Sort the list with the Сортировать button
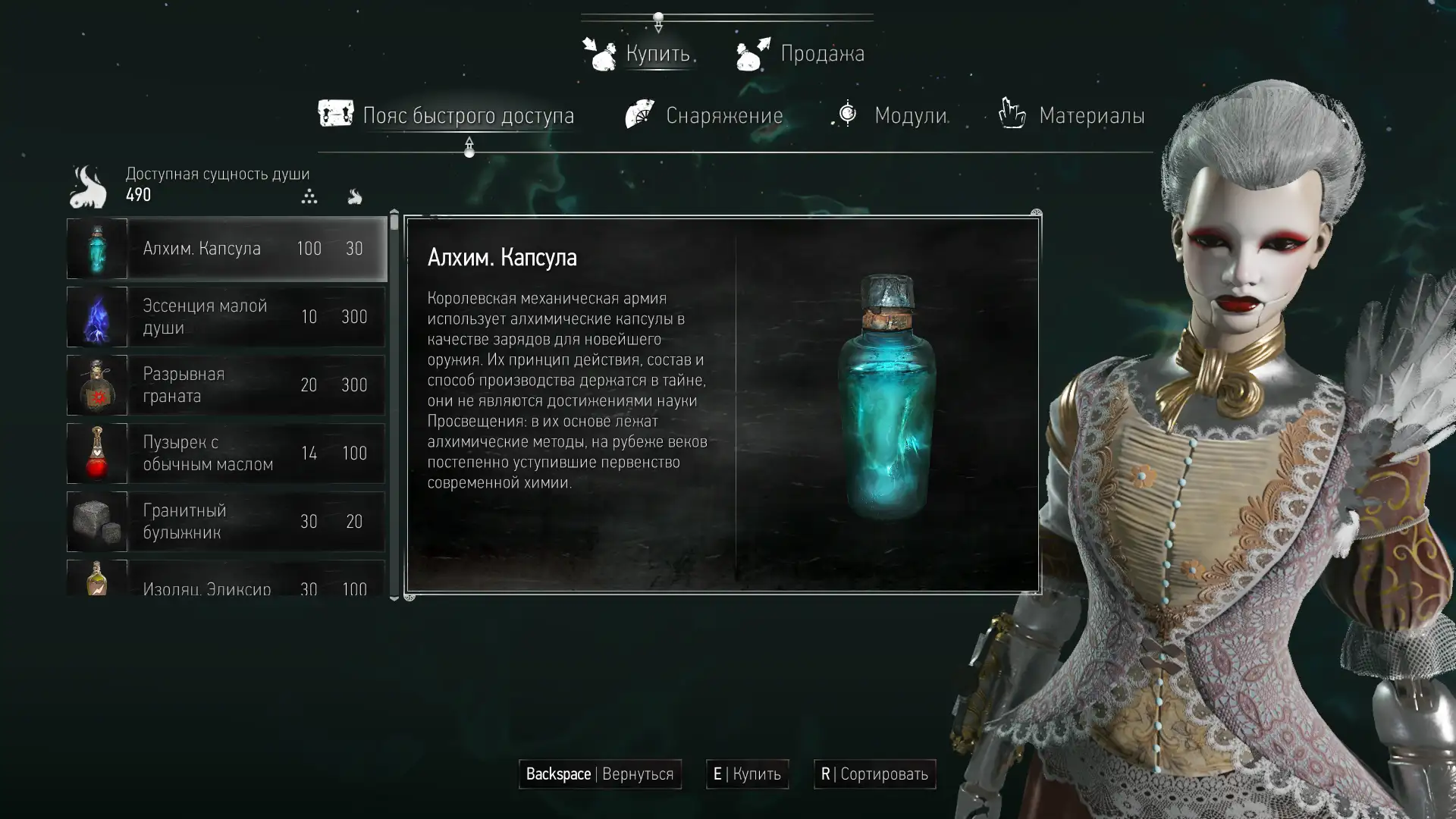The height and width of the screenshot is (819, 1456). tap(874, 774)
